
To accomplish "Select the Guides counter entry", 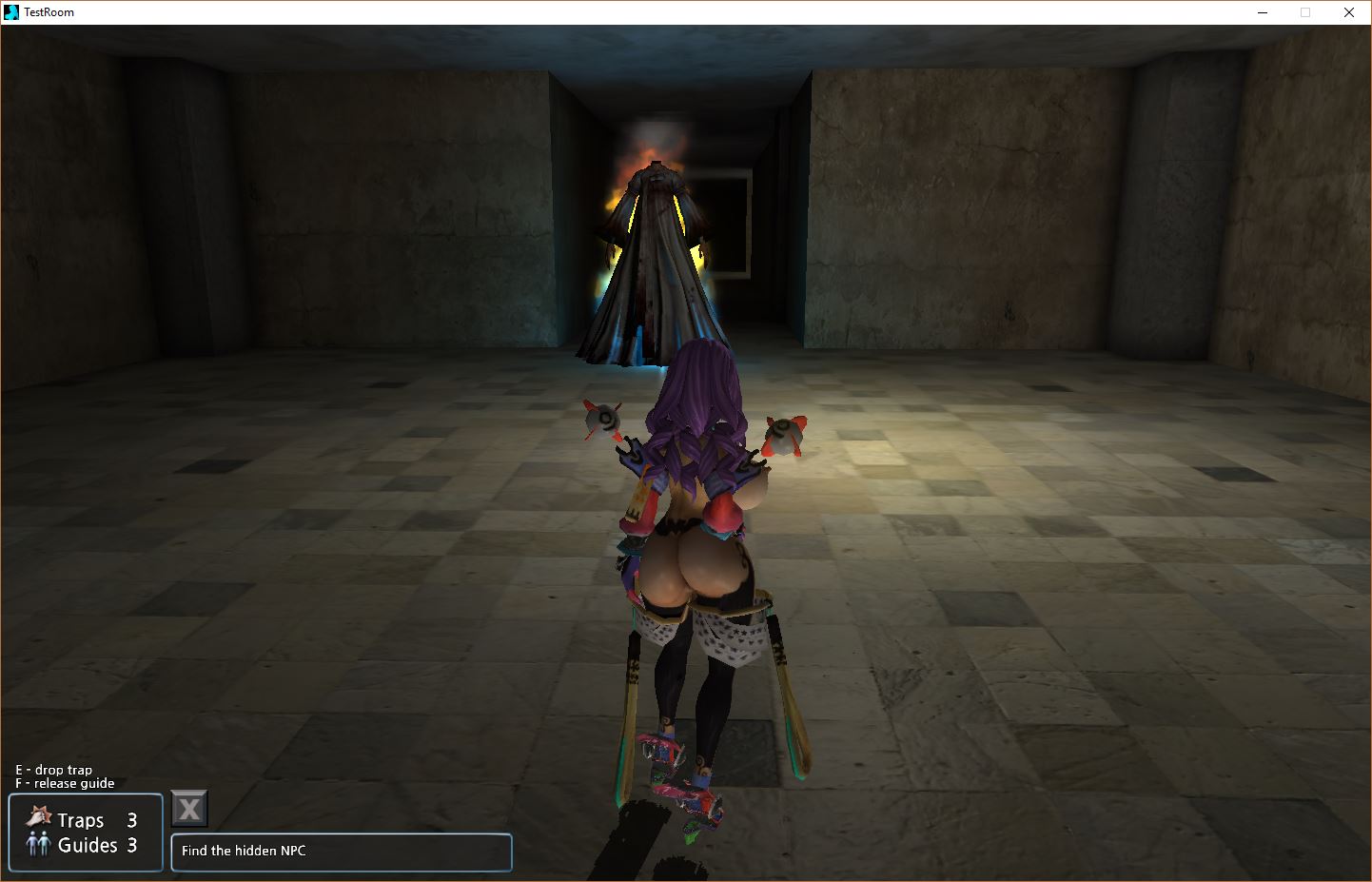I will pos(83,845).
